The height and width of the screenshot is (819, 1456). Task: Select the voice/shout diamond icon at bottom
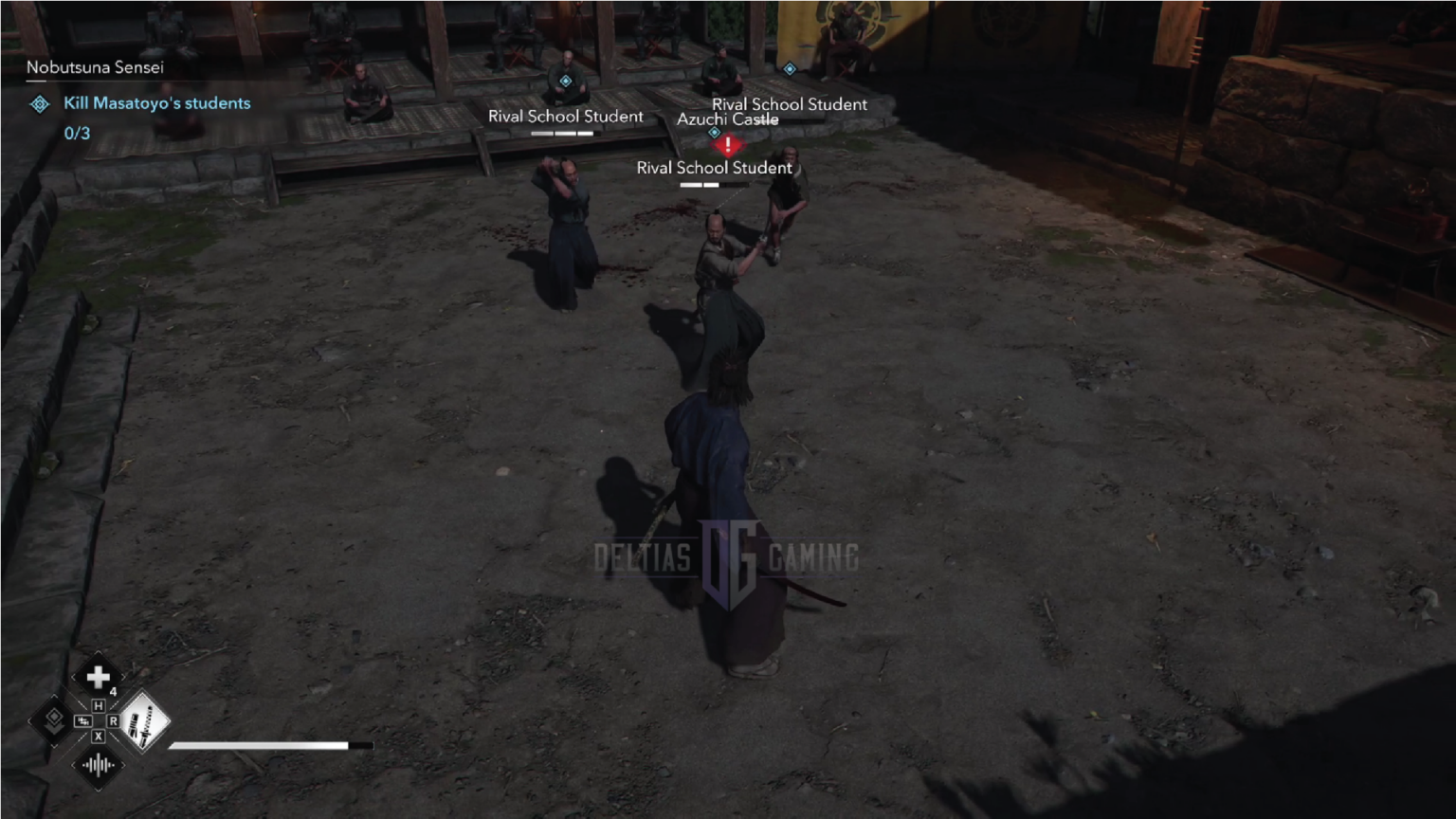99,765
